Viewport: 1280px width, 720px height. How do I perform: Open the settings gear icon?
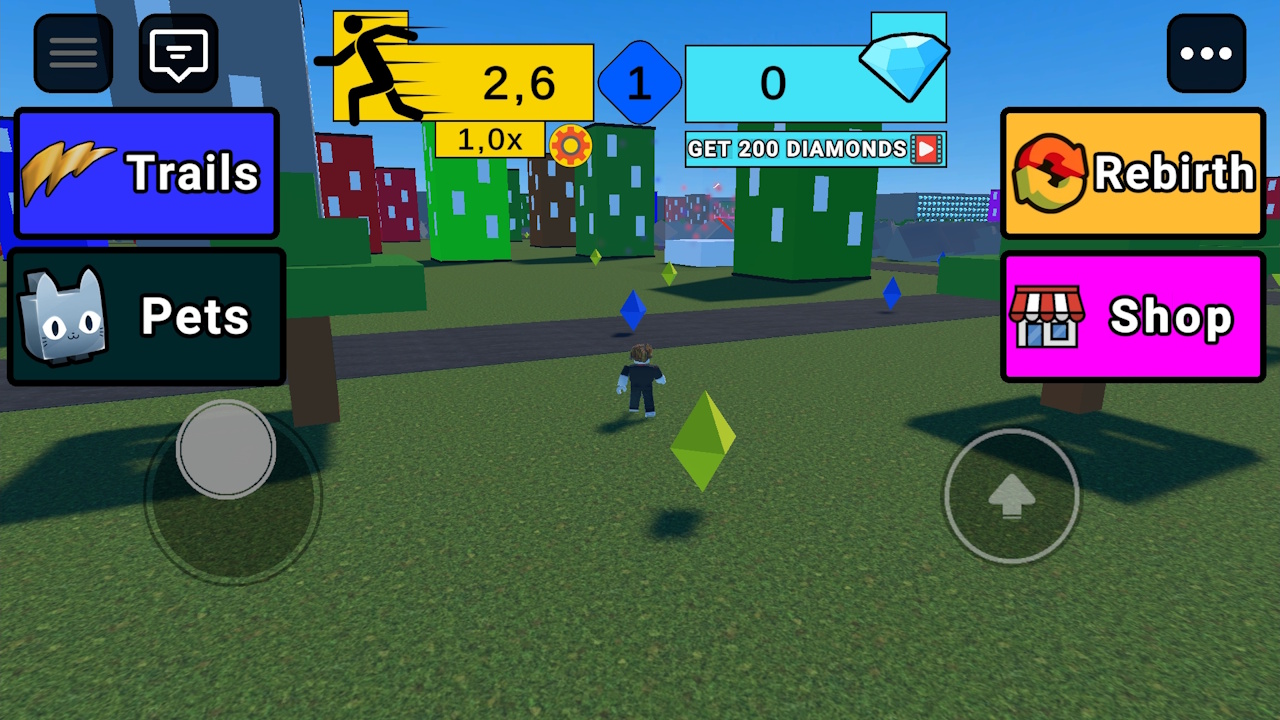pos(571,145)
